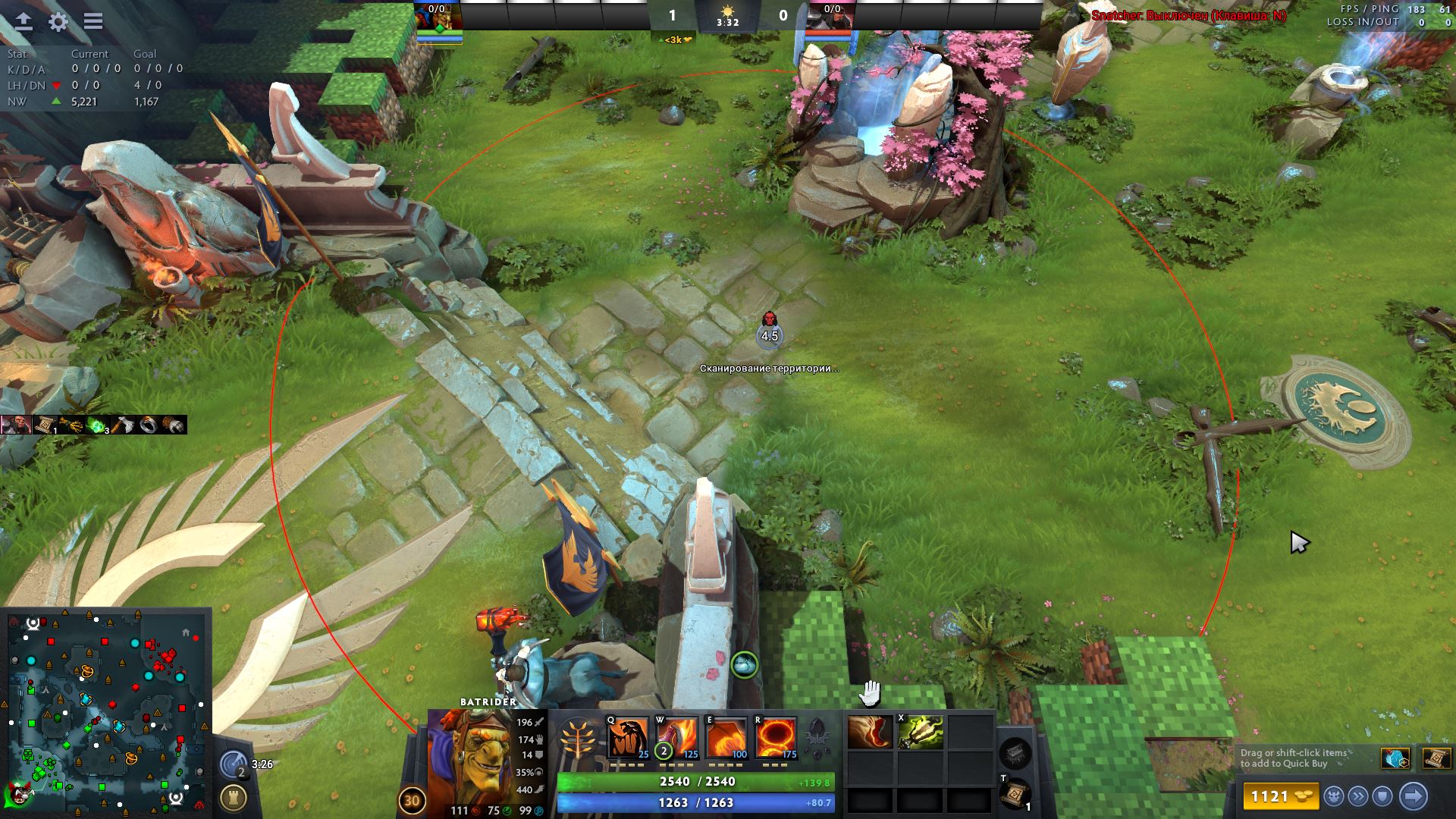Click the Town Portal Scroll quick-buy icon
1456x819 pixels.
pyautogui.click(x=1436, y=758)
